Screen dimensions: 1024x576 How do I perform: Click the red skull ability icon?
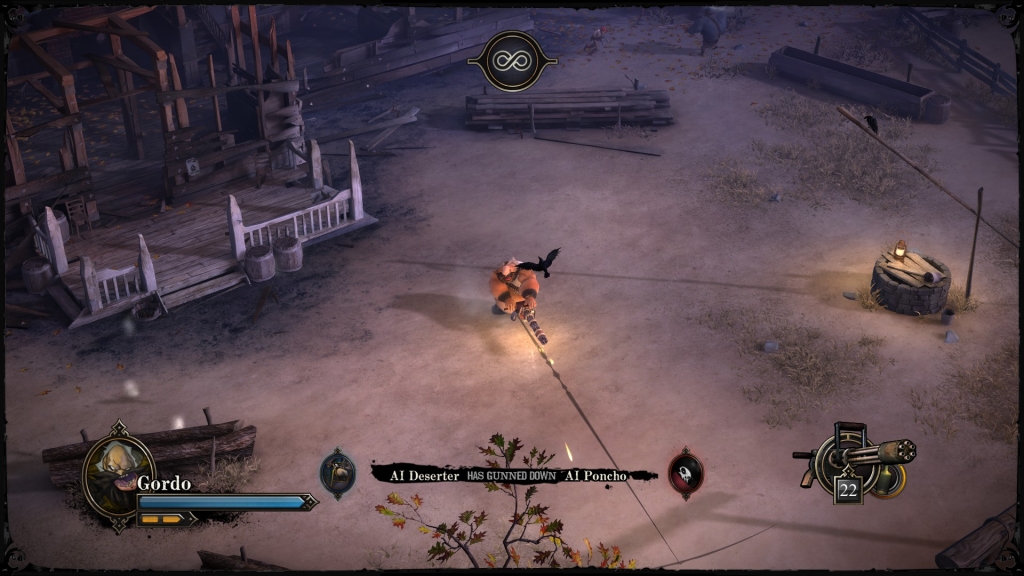click(x=685, y=473)
